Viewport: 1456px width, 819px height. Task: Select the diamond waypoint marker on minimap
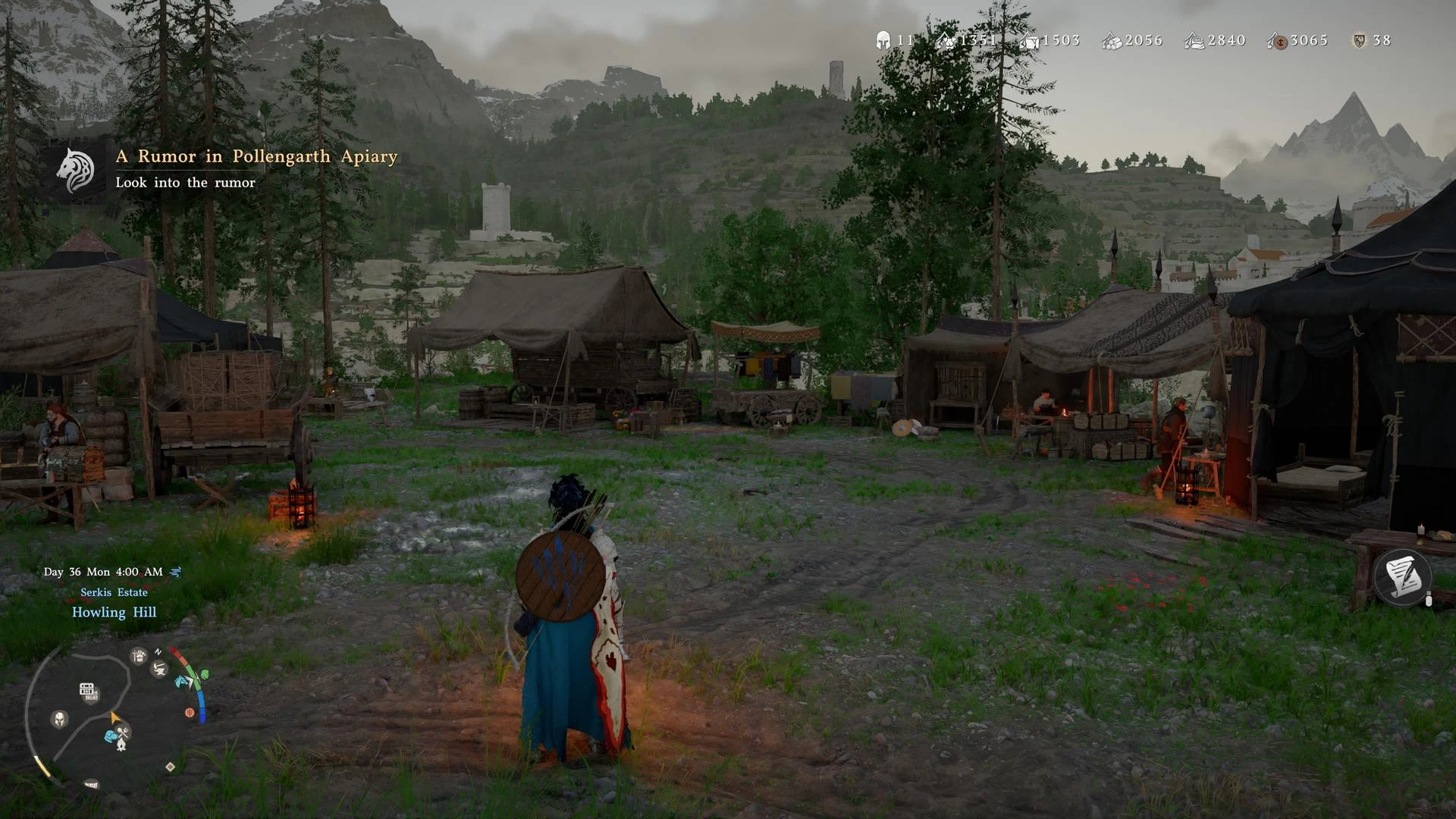pyautogui.click(x=170, y=767)
